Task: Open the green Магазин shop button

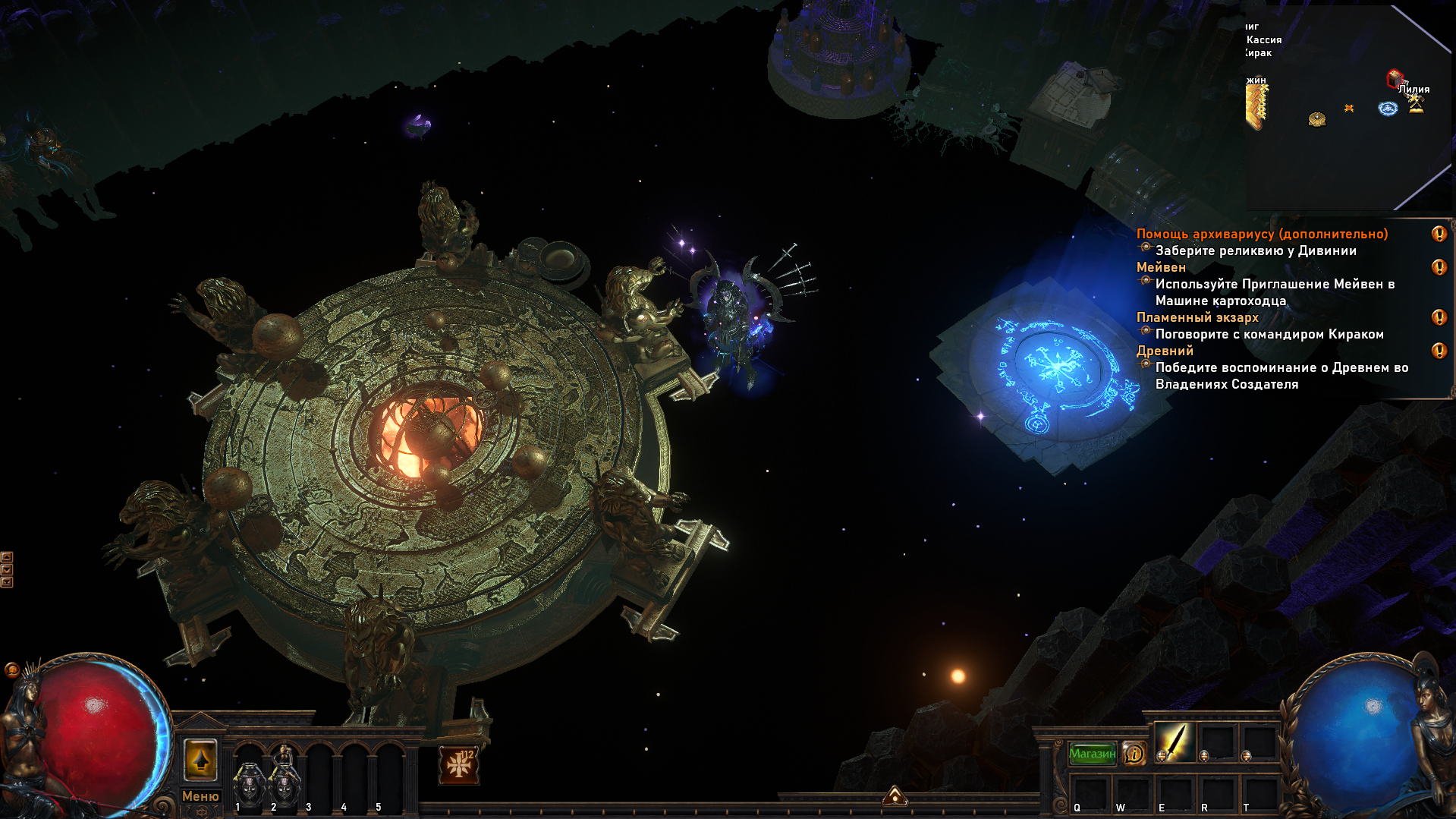Action: point(1092,754)
